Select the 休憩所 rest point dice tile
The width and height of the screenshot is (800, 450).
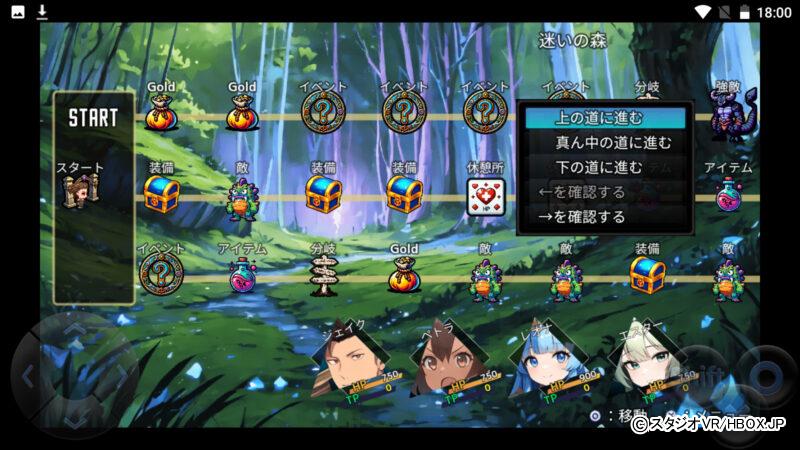click(x=485, y=198)
